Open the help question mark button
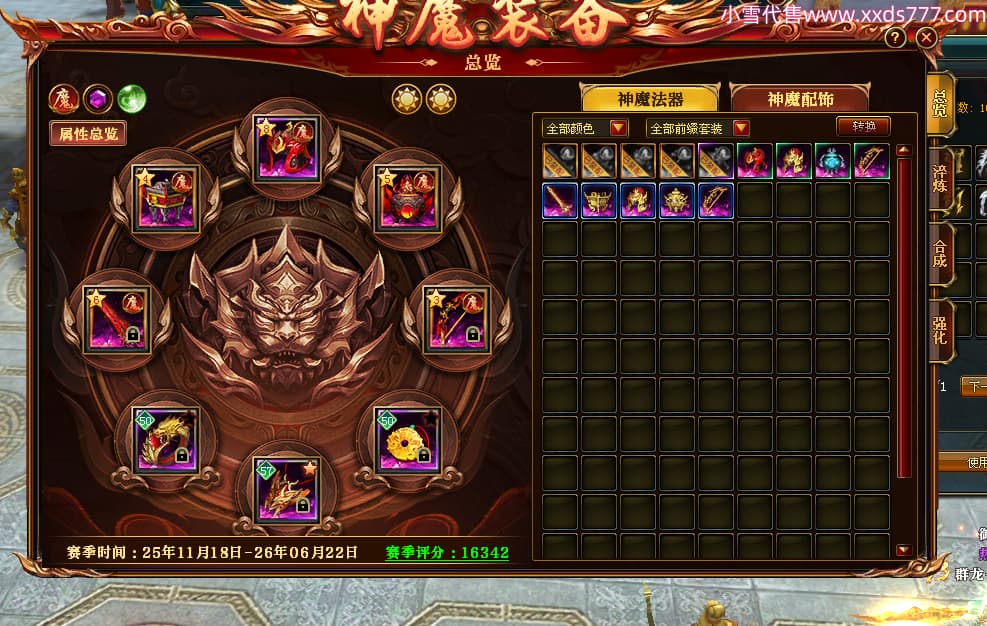987x626 pixels. [895, 38]
